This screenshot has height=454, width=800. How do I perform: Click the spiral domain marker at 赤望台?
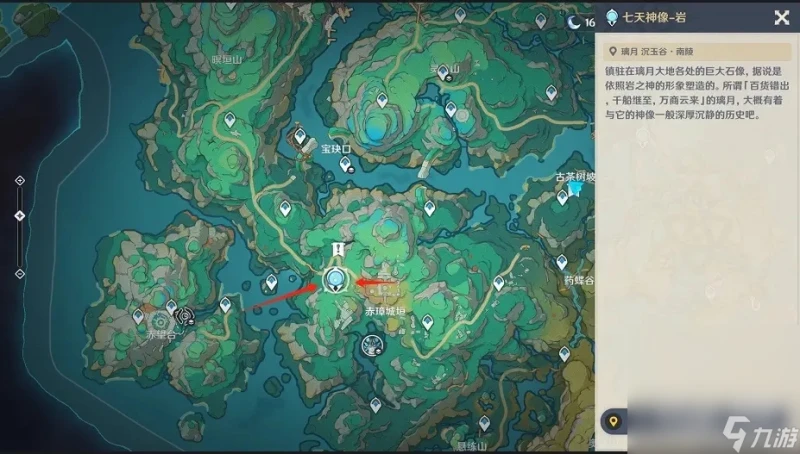tap(183, 316)
